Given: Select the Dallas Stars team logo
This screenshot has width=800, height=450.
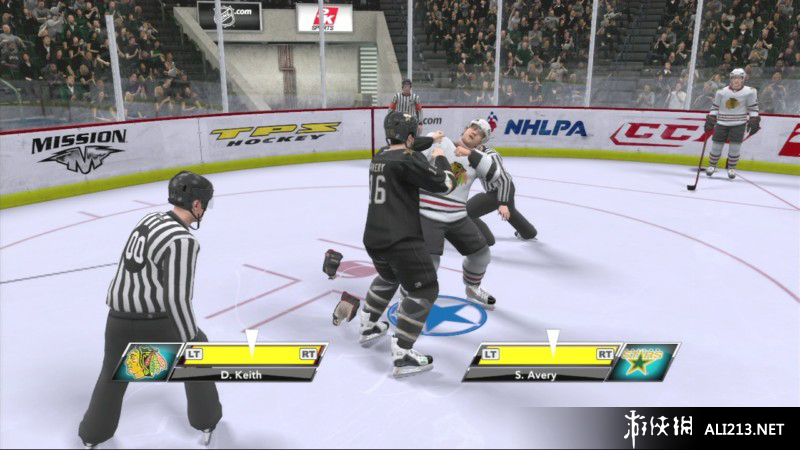Looking at the screenshot, I should pyautogui.click(x=645, y=361).
